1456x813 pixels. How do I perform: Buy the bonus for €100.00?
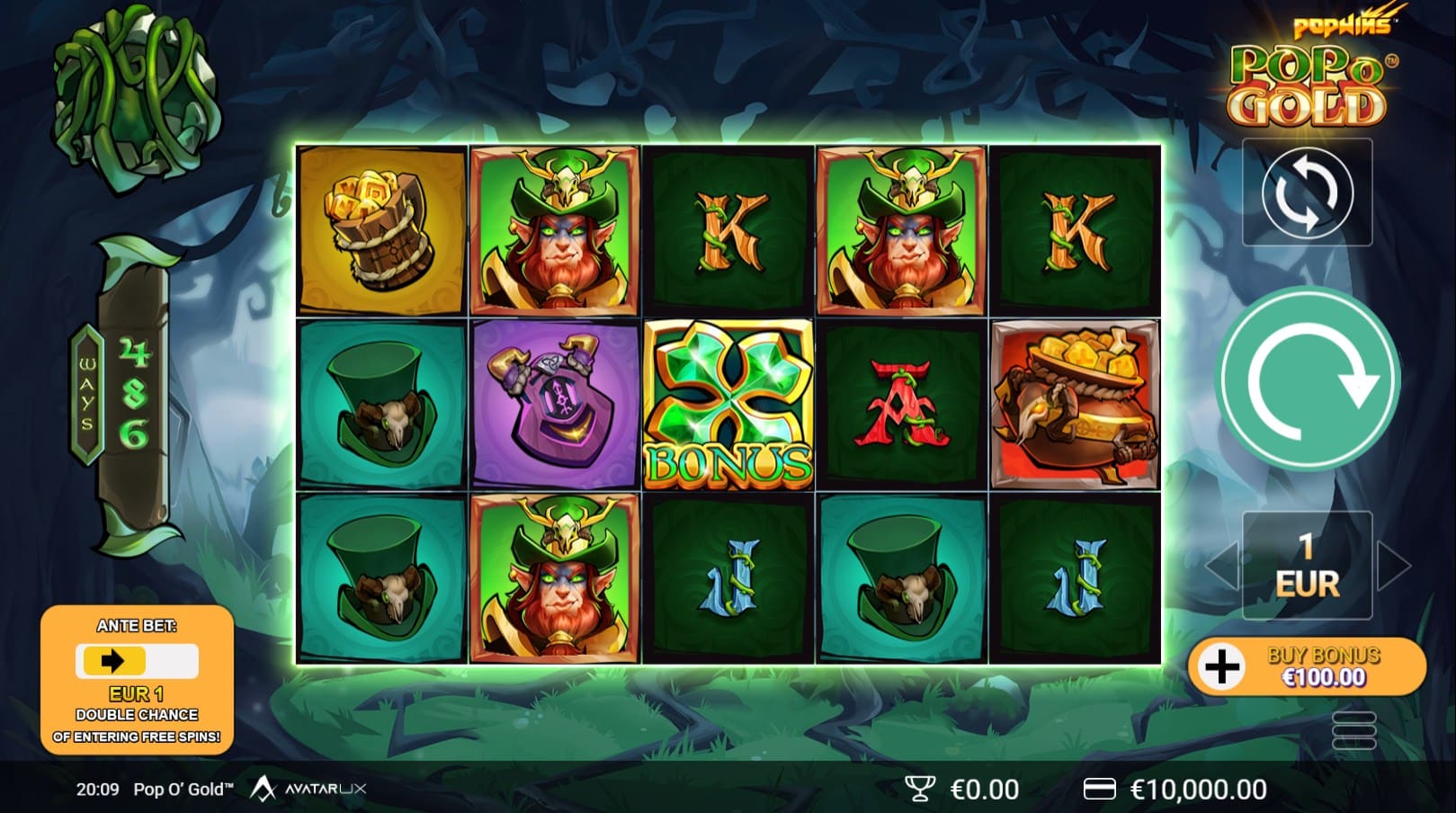(1307, 666)
